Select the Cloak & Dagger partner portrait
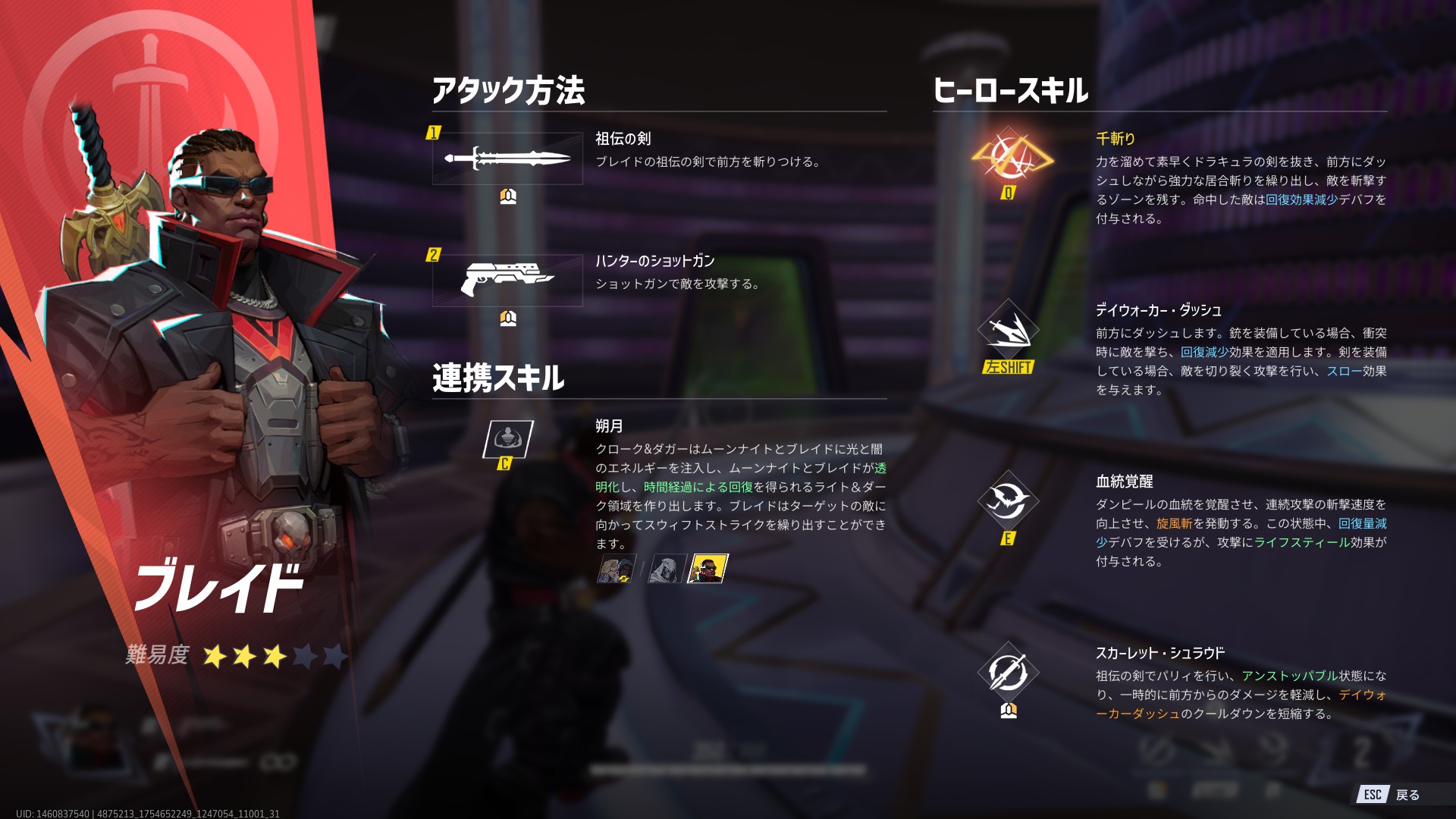This screenshot has height=819, width=1456. coord(616,568)
